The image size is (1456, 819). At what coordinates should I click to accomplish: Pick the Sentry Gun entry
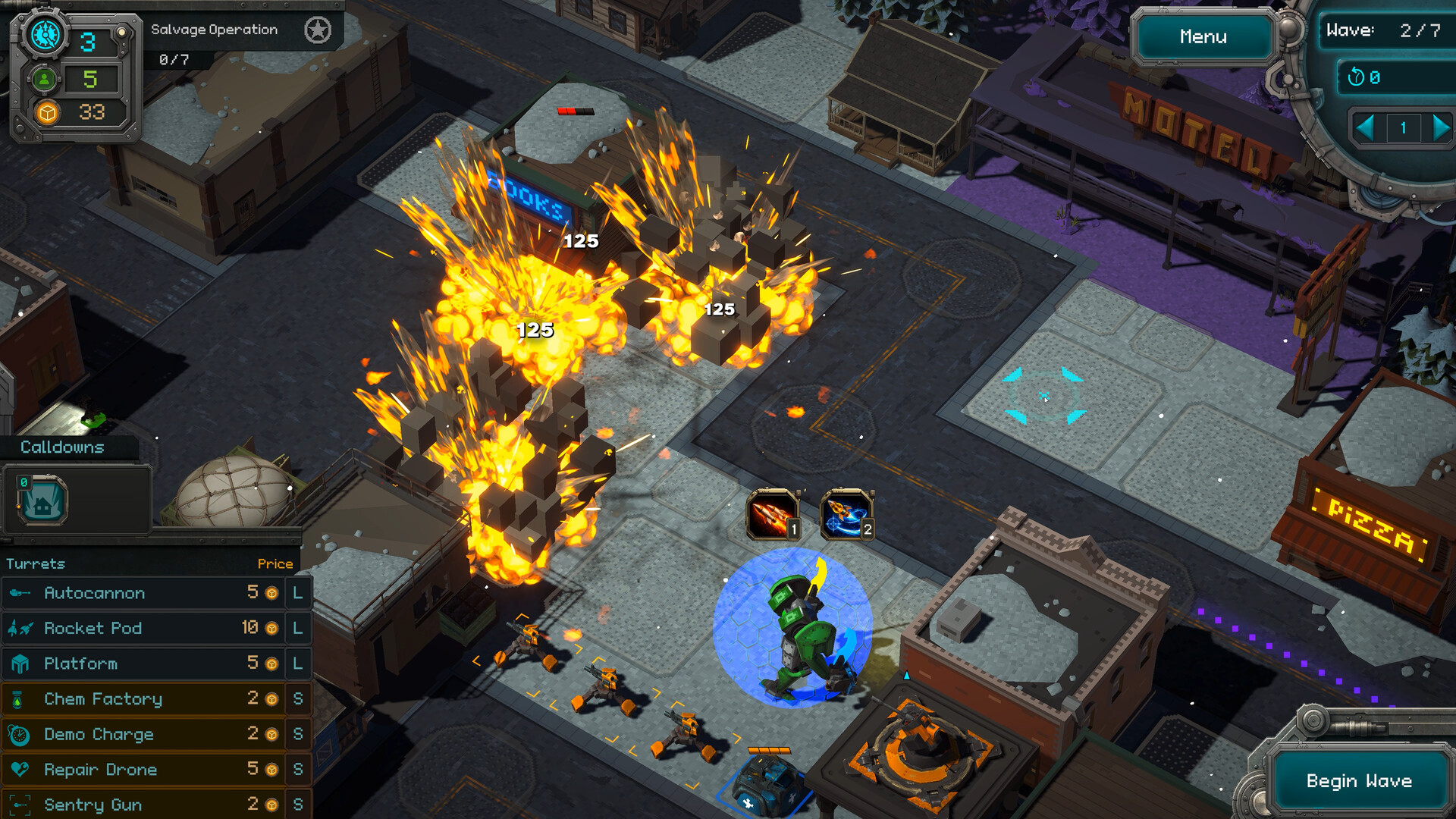tap(144, 804)
